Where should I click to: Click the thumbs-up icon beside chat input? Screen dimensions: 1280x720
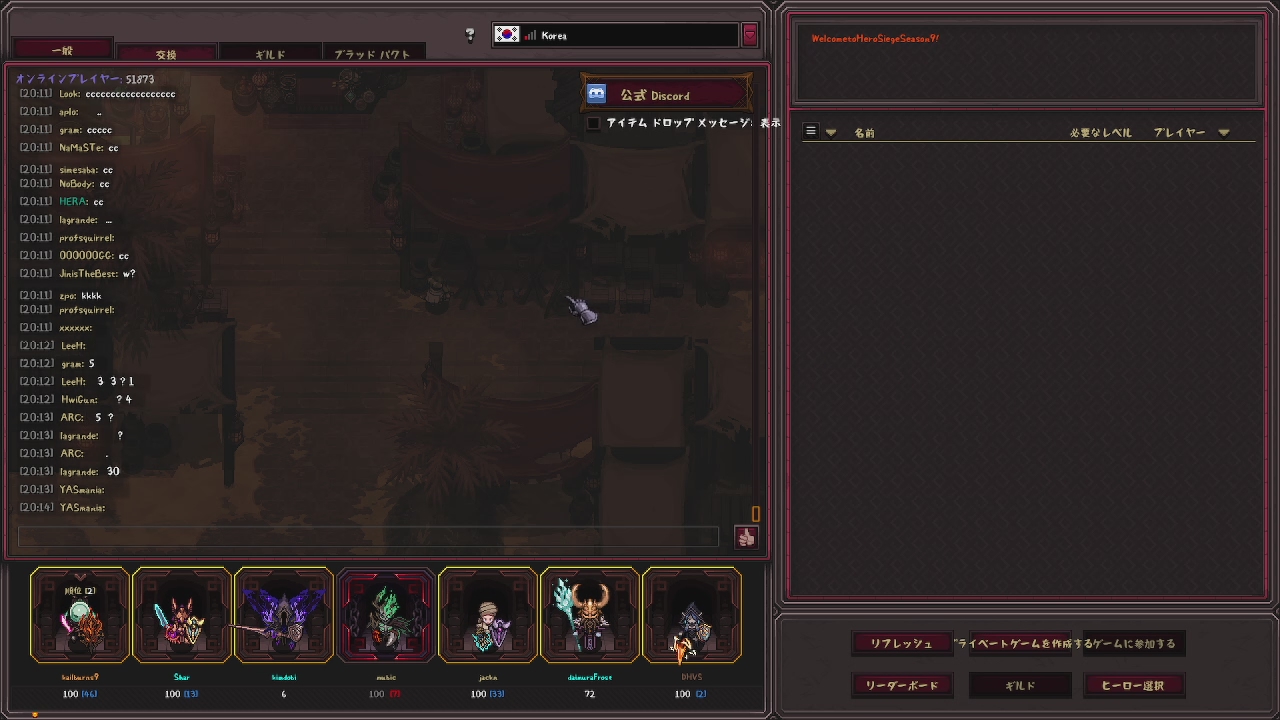click(746, 538)
